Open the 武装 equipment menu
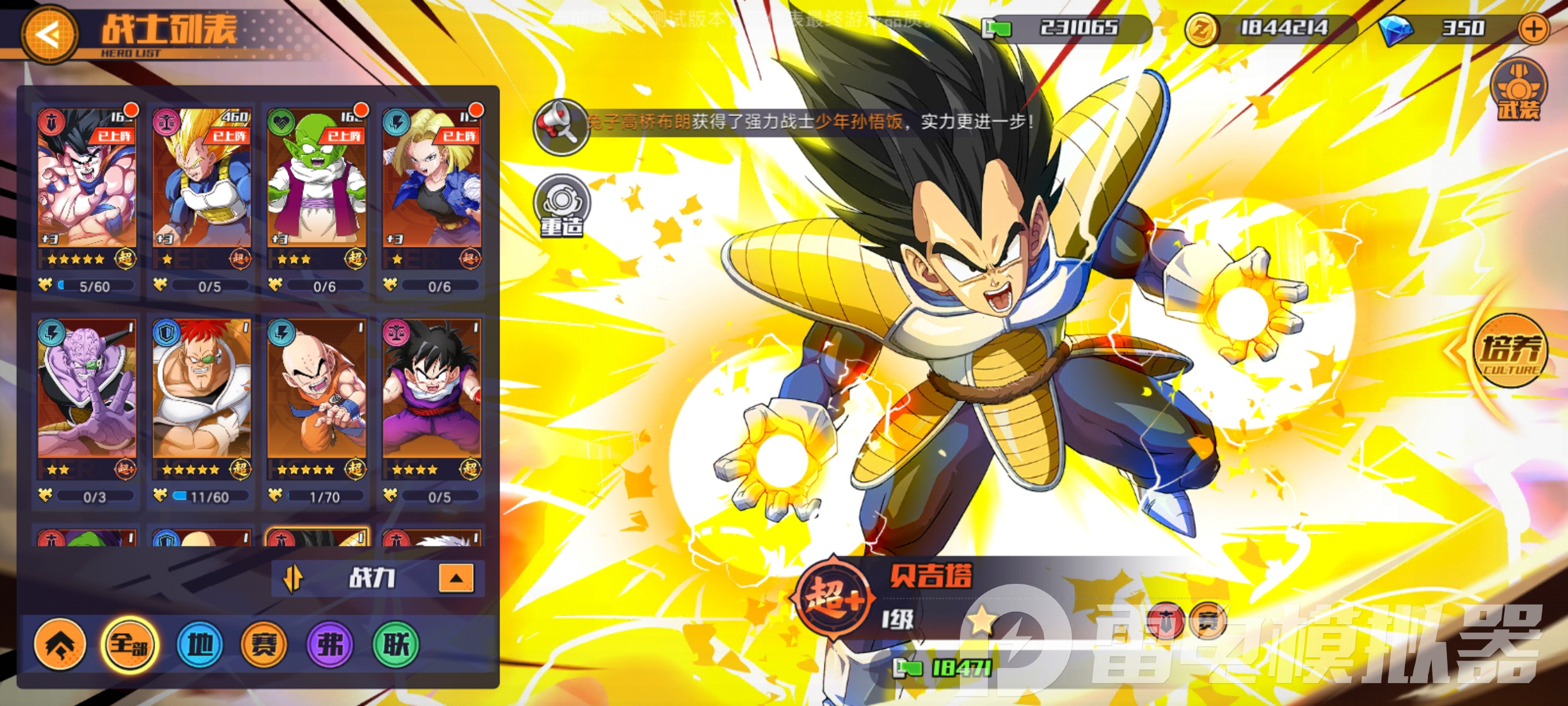Screen dimensions: 1568x706 tap(1518, 90)
